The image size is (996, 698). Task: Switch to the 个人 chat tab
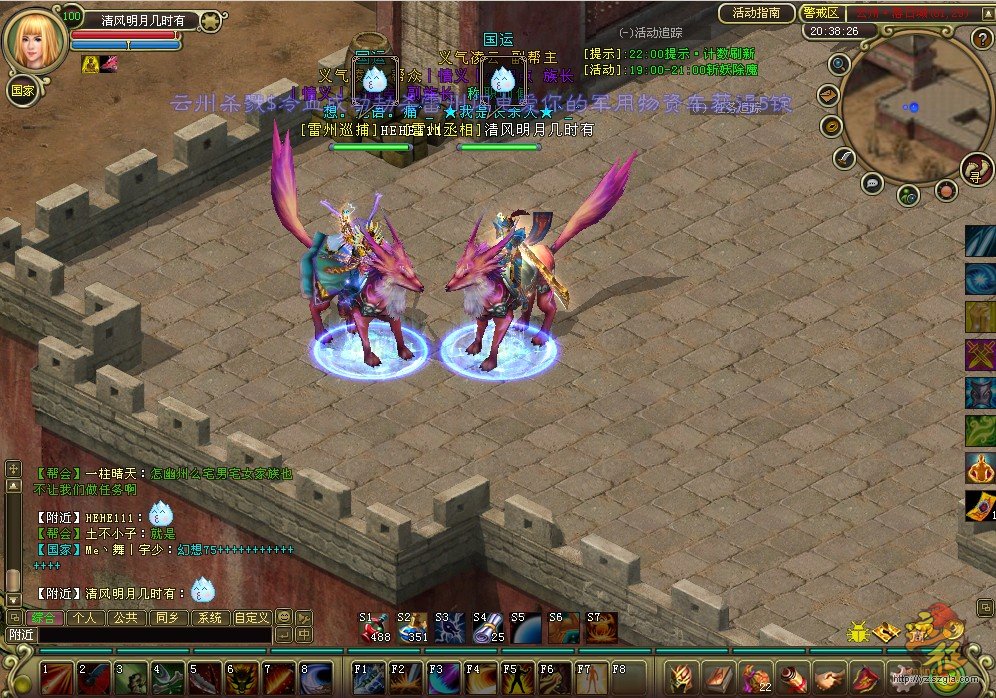[85, 618]
